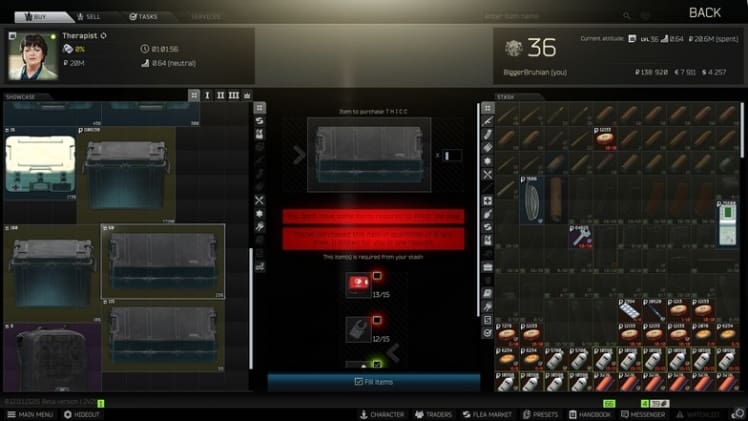Click the purchase quantity input box
The height and width of the screenshot is (421, 748).
[453, 155]
